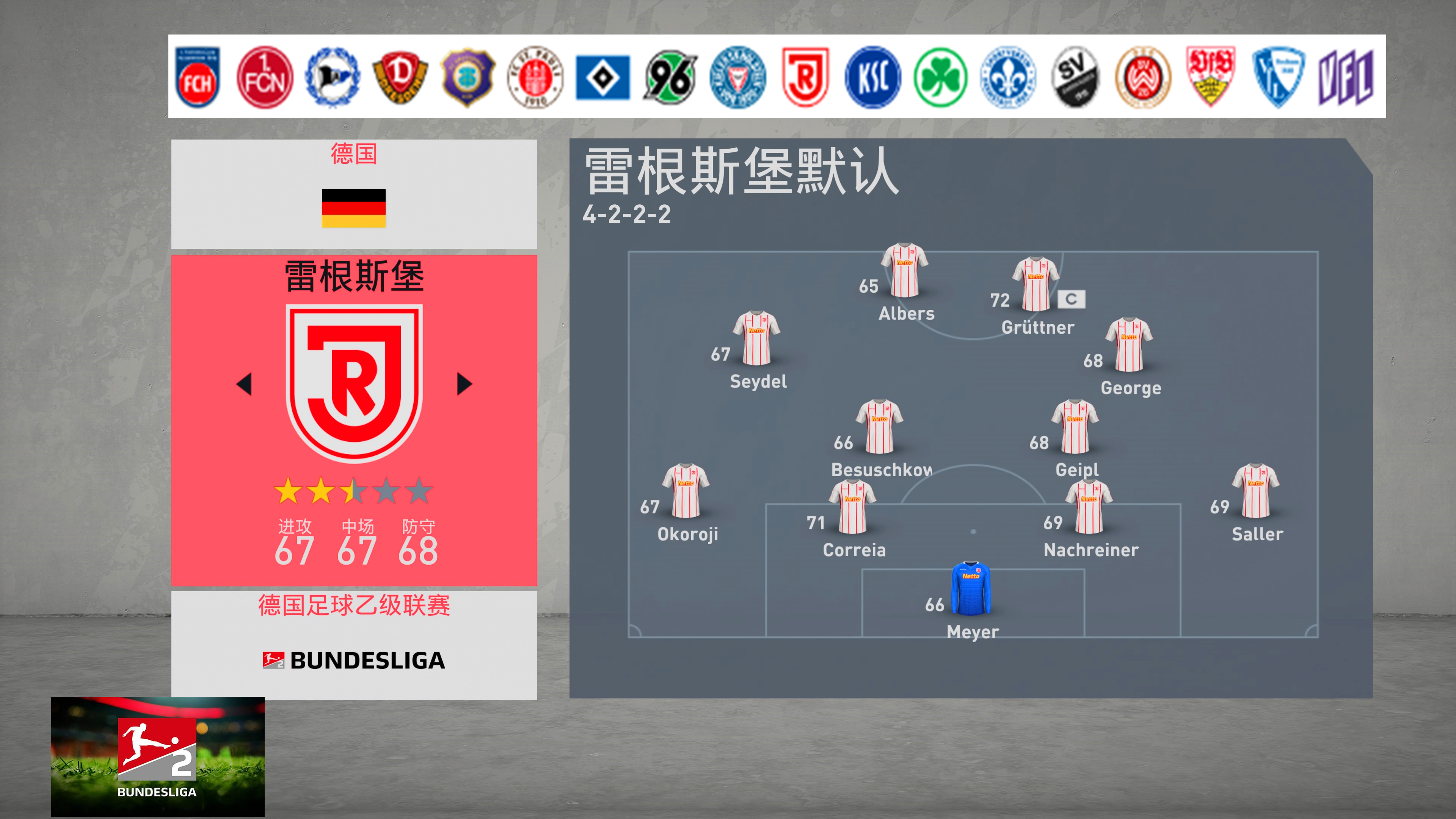
Task: Select the SV Sandhausen crest
Action: click(1076, 77)
